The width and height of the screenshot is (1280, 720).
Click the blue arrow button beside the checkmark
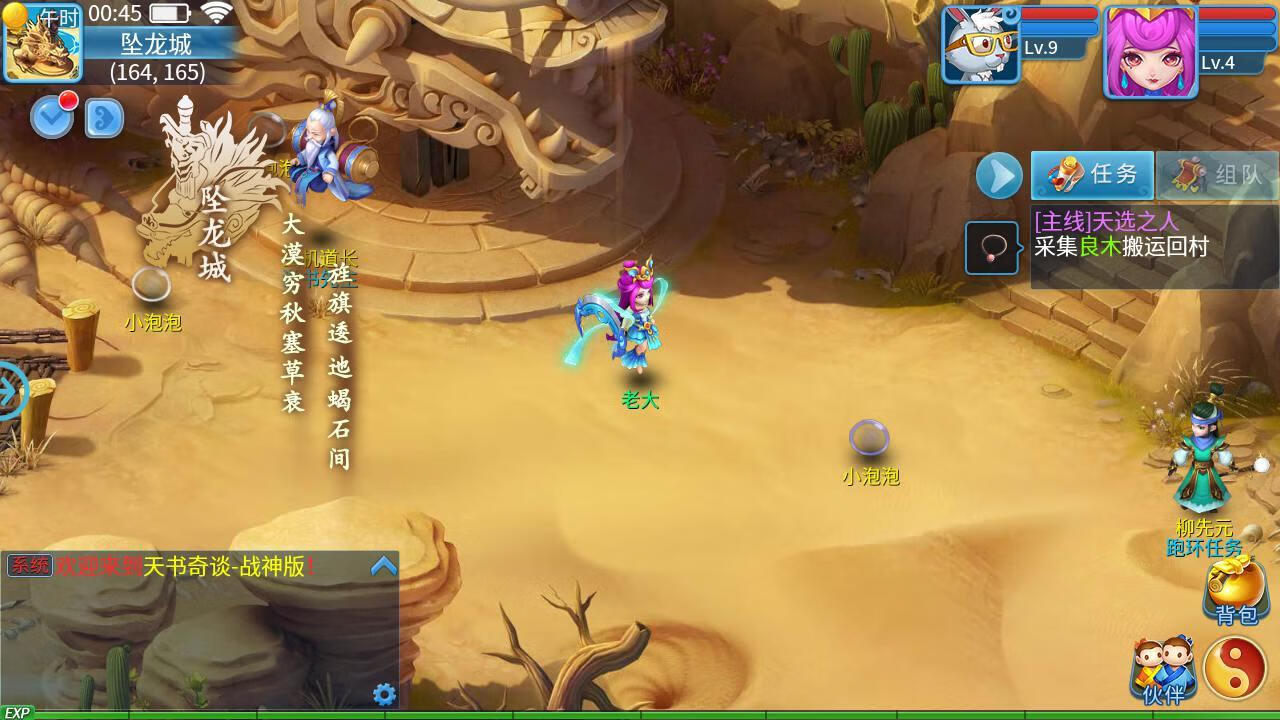[104, 118]
